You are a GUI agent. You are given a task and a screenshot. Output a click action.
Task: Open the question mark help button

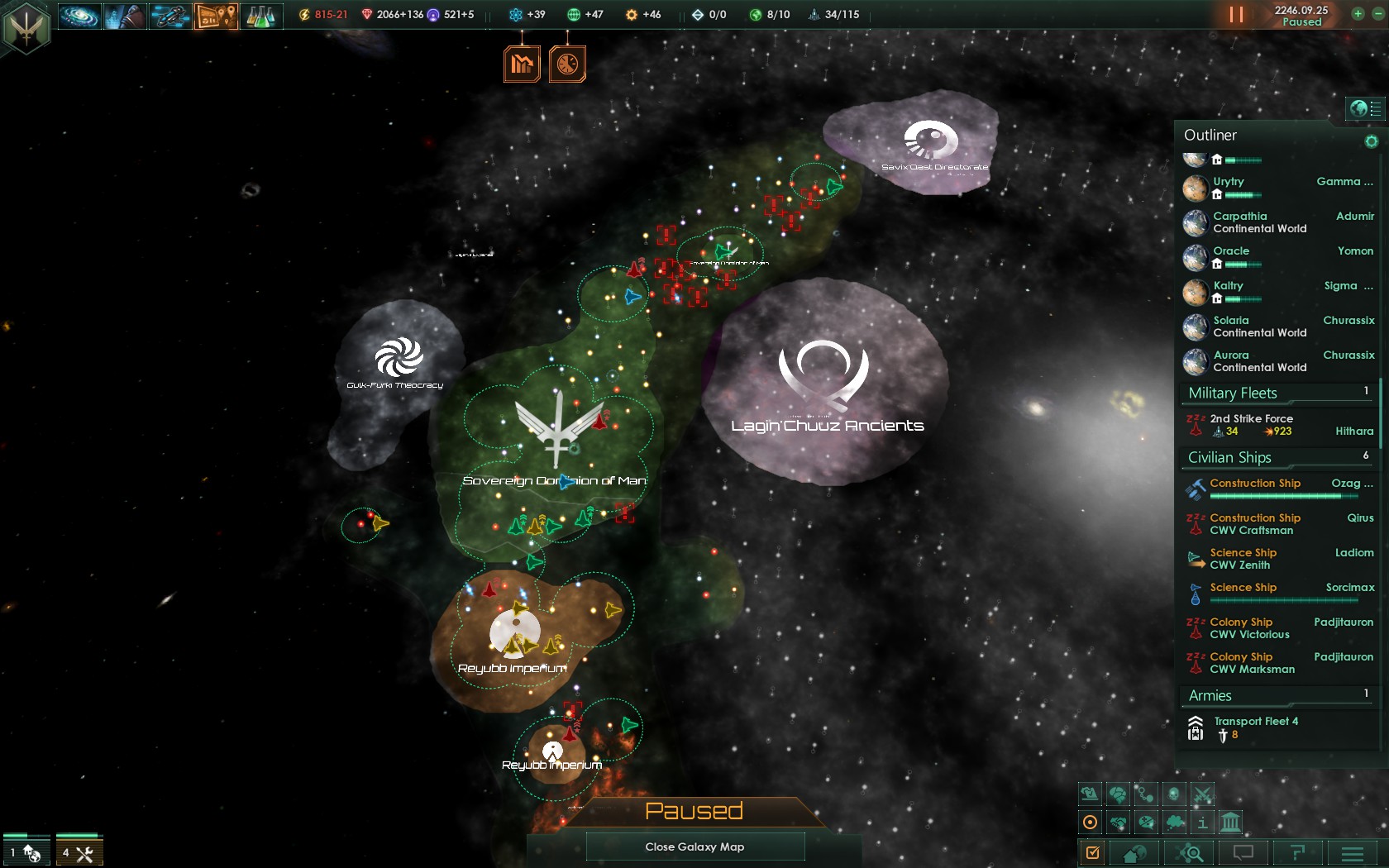coord(1297,853)
